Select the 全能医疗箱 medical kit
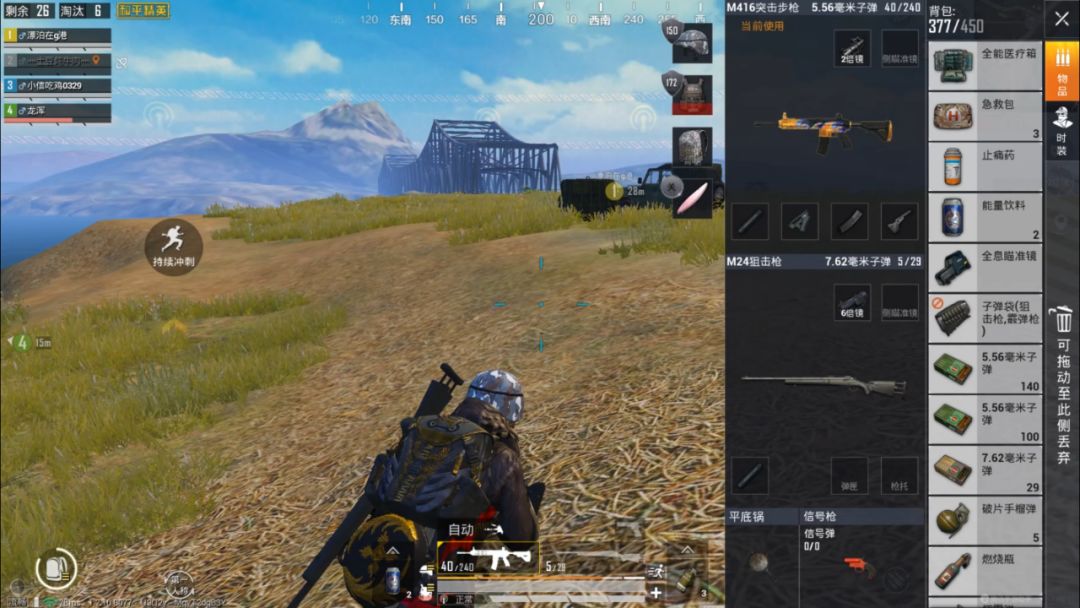The image size is (1080, 608). pos(985,65)
